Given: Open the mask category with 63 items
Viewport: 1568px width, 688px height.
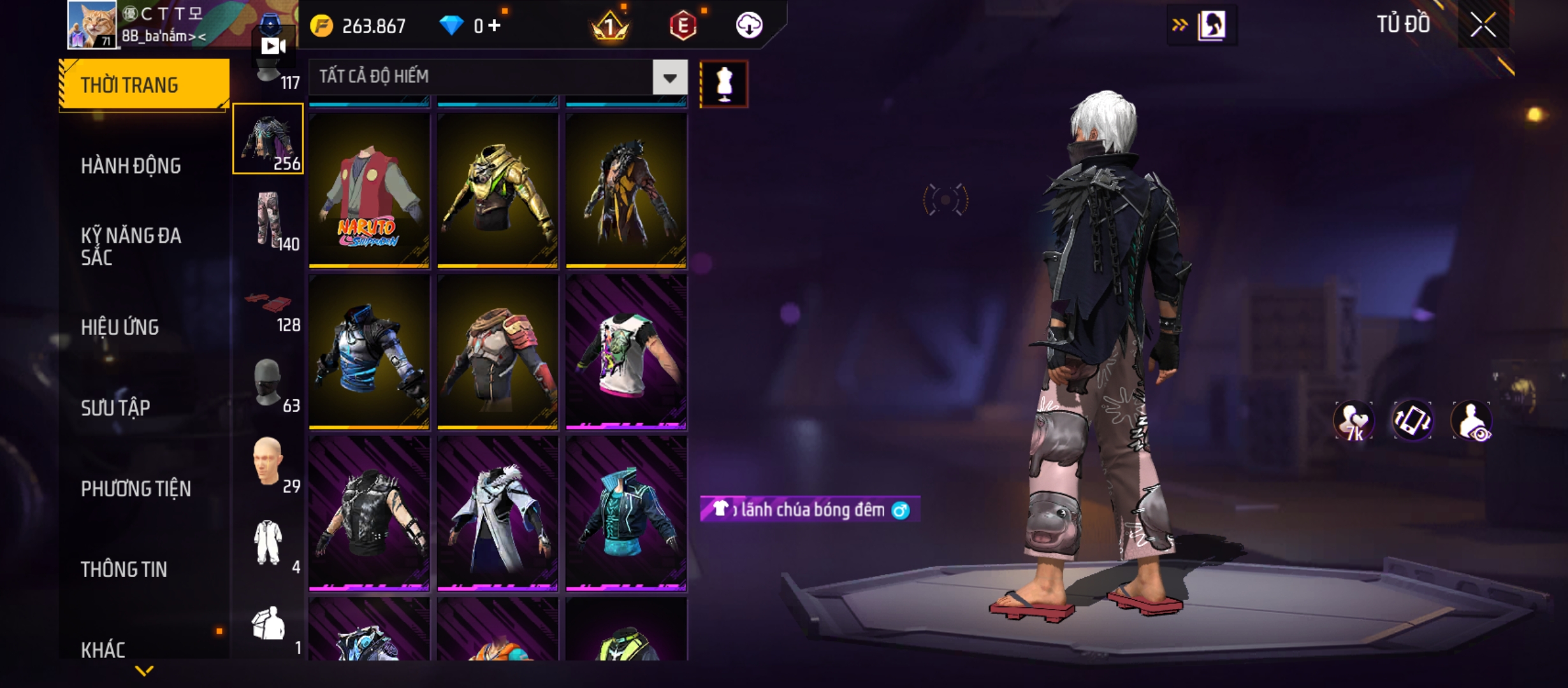Looking at the screenshot, I should pyautogui.click(x=268, y=383).
